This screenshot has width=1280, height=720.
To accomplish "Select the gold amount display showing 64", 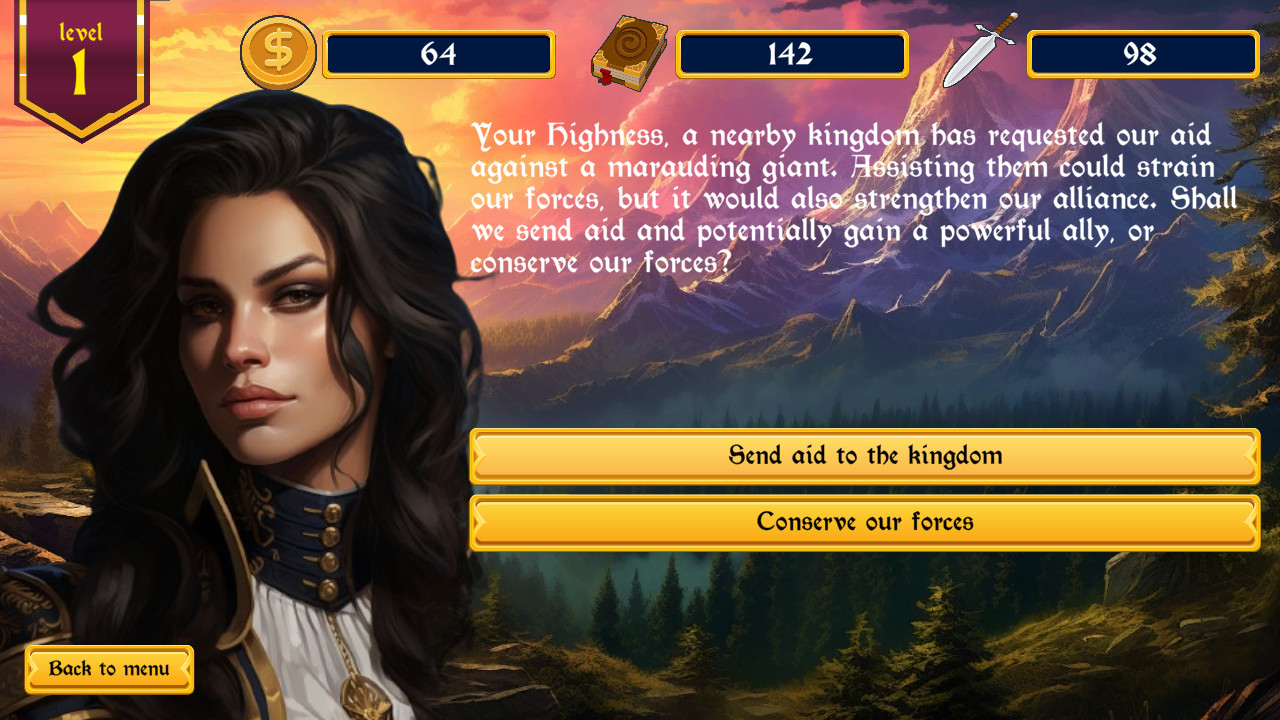I will [x=440, y=55].
